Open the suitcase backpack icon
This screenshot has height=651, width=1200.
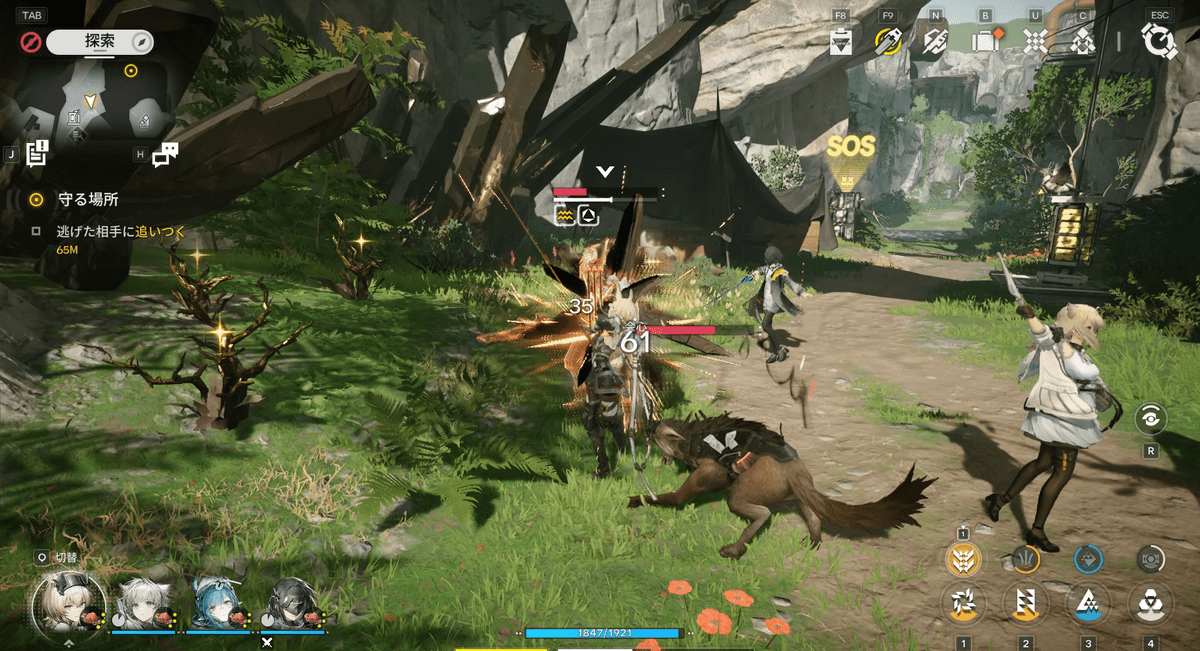pos(986,41)
